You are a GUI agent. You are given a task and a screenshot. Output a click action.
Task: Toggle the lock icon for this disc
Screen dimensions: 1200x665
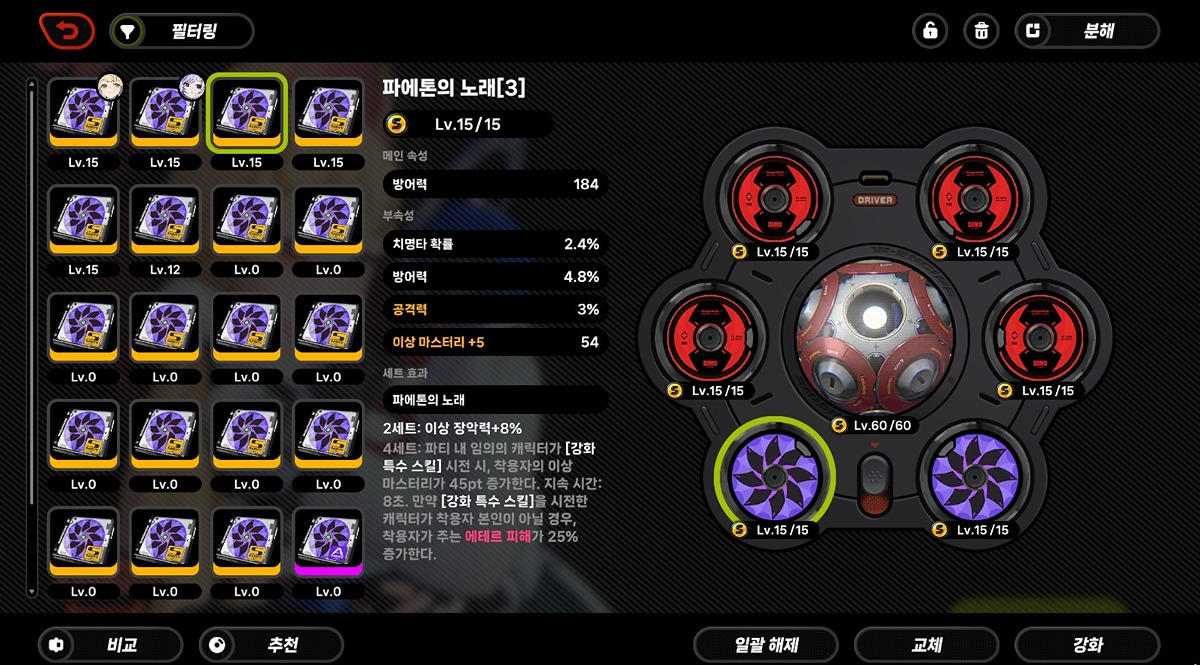click(x=930, y=31)
